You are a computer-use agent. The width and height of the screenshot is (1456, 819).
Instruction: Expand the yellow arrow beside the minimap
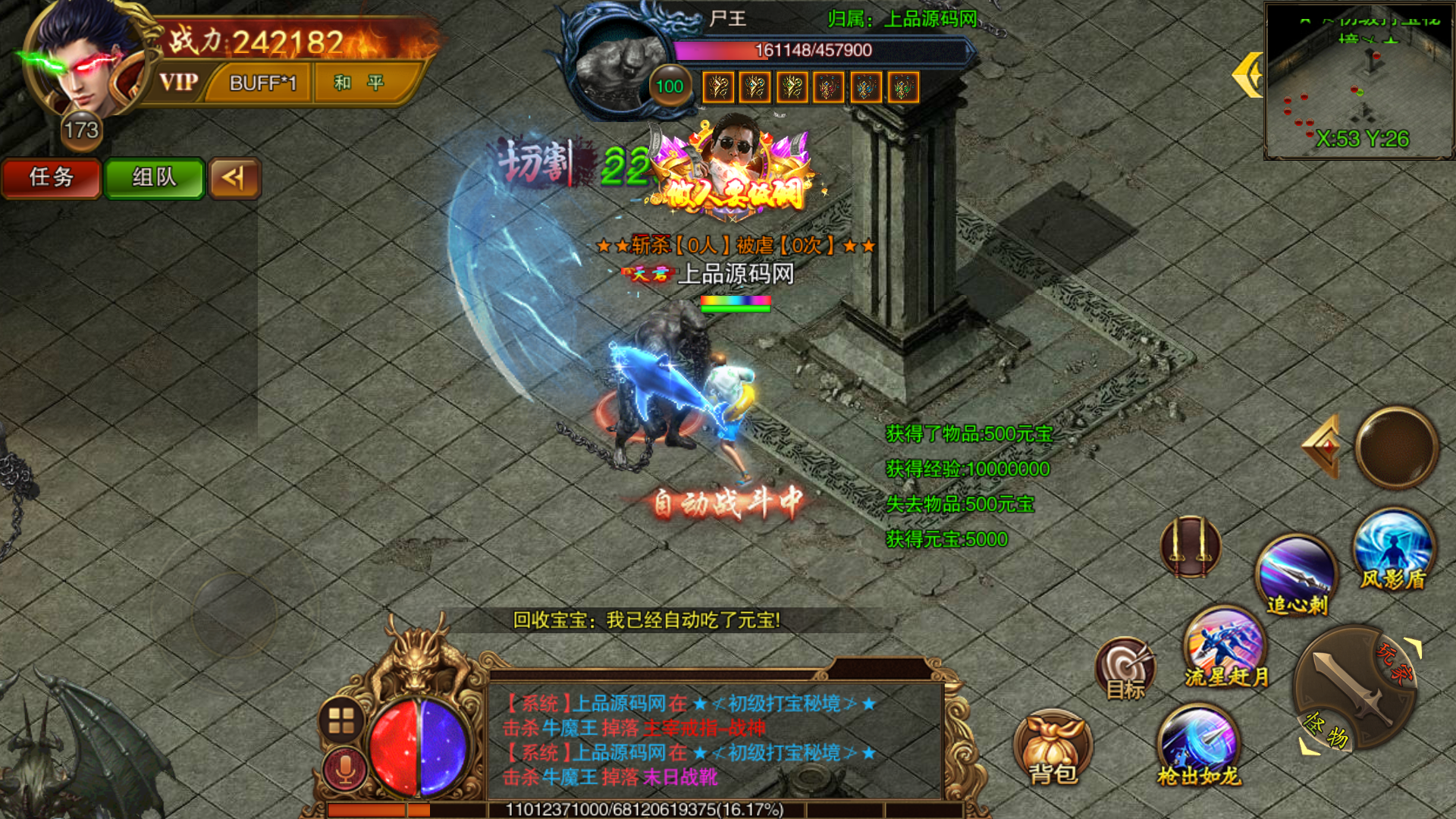pyautogui.click(x=1247, y=75)
